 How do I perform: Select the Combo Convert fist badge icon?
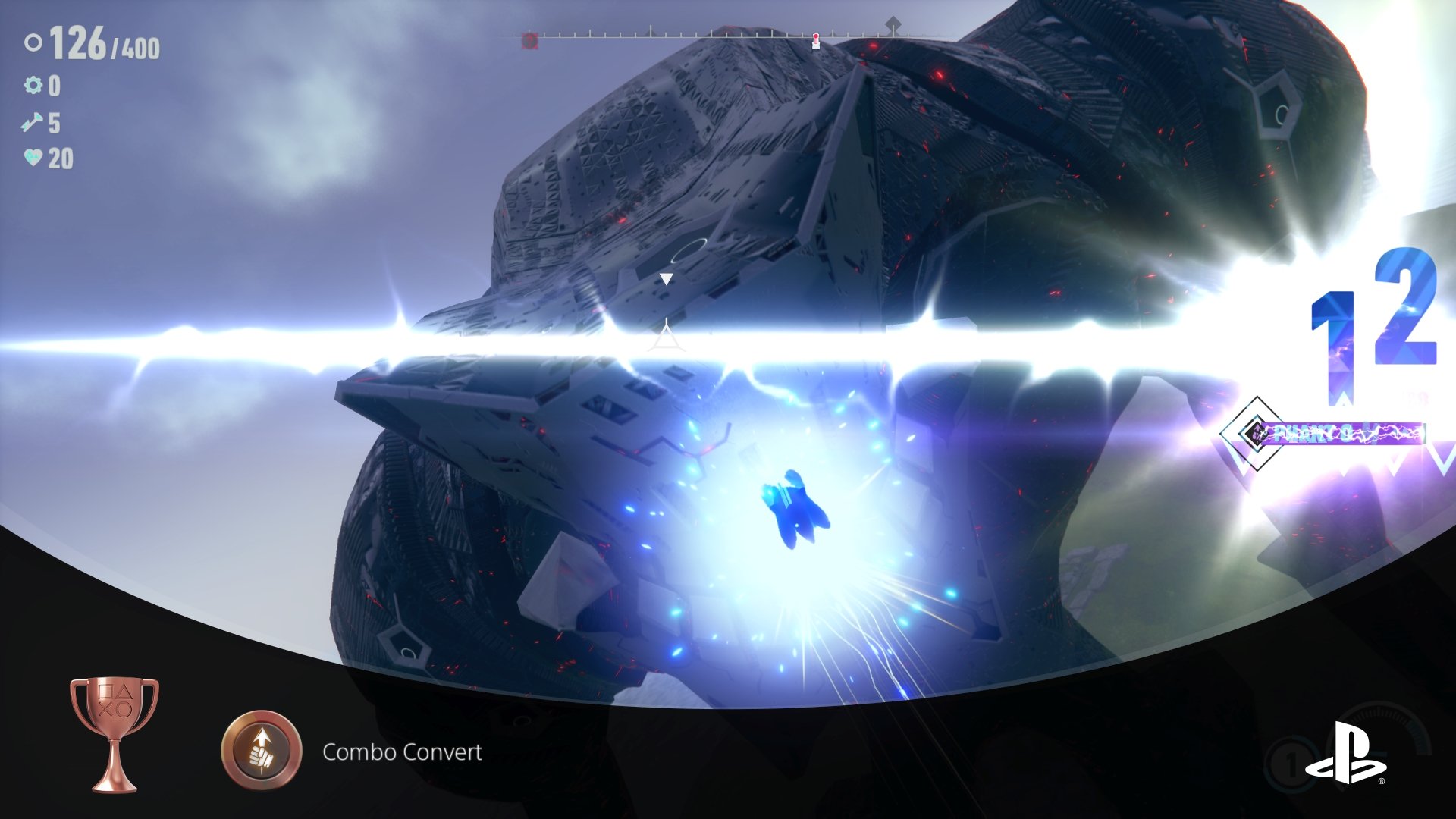262,751
